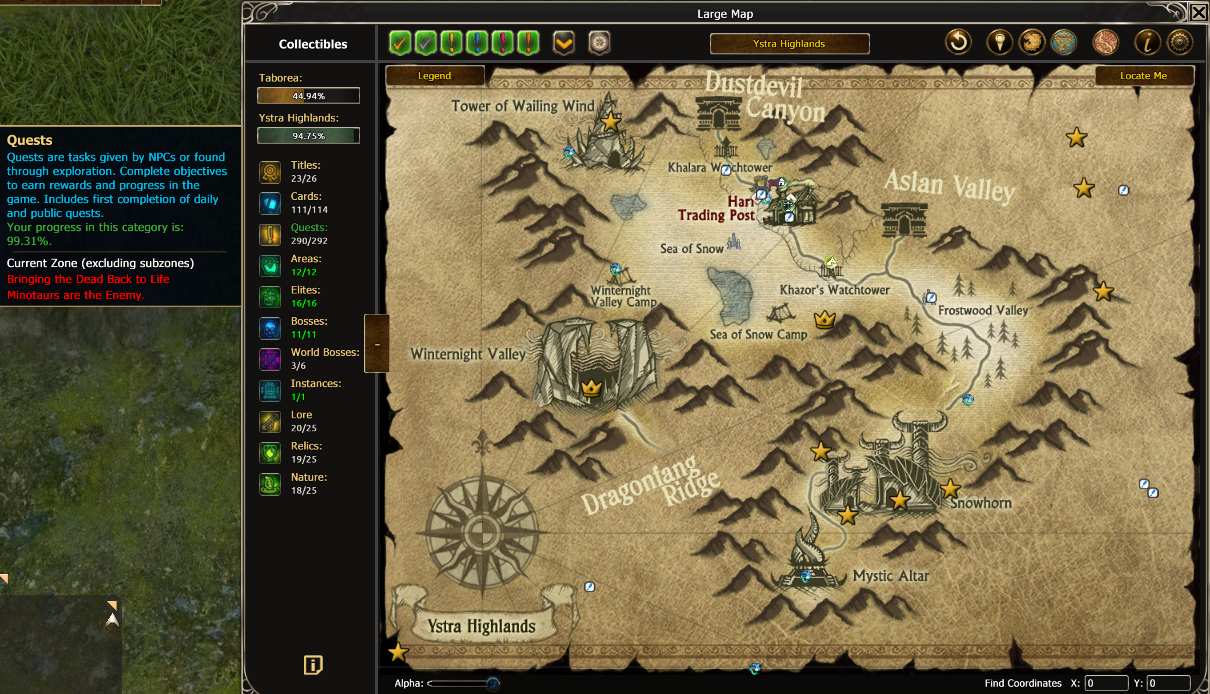Collapse the Collectibles side panel
The height and width of the screenshot is (694, 1210).
376,343
